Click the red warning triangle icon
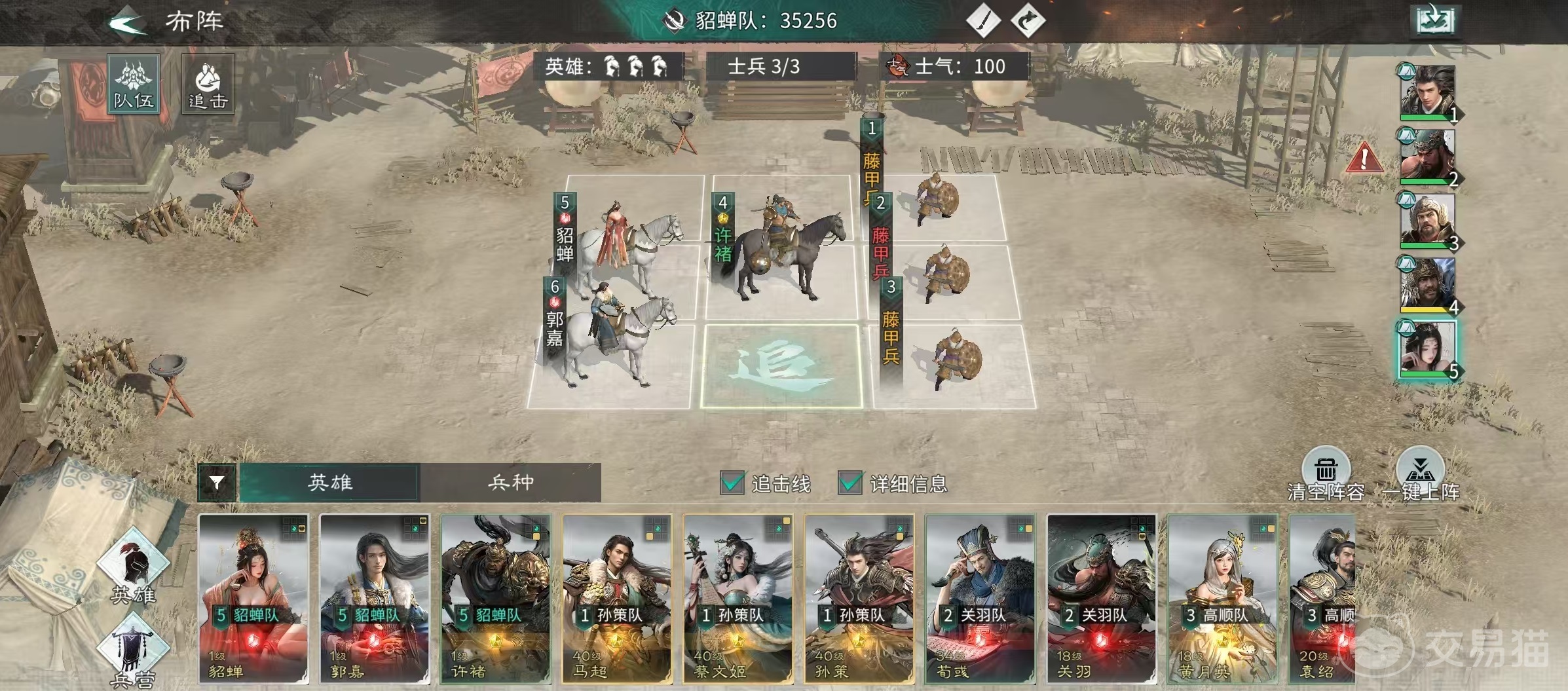The height and width of the screenshot is (691, 1568). (1364, 159)
